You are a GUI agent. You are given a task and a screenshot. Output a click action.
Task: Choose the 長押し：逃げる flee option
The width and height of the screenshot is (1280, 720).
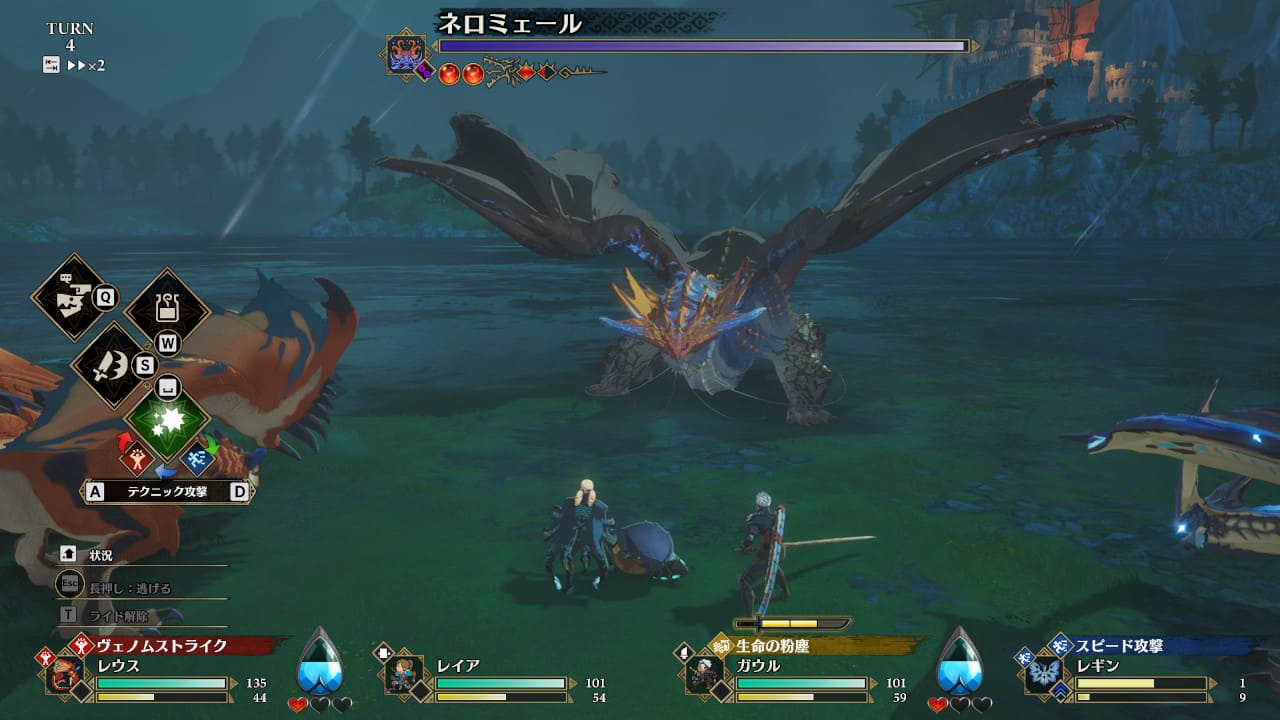tap(130, 587)
